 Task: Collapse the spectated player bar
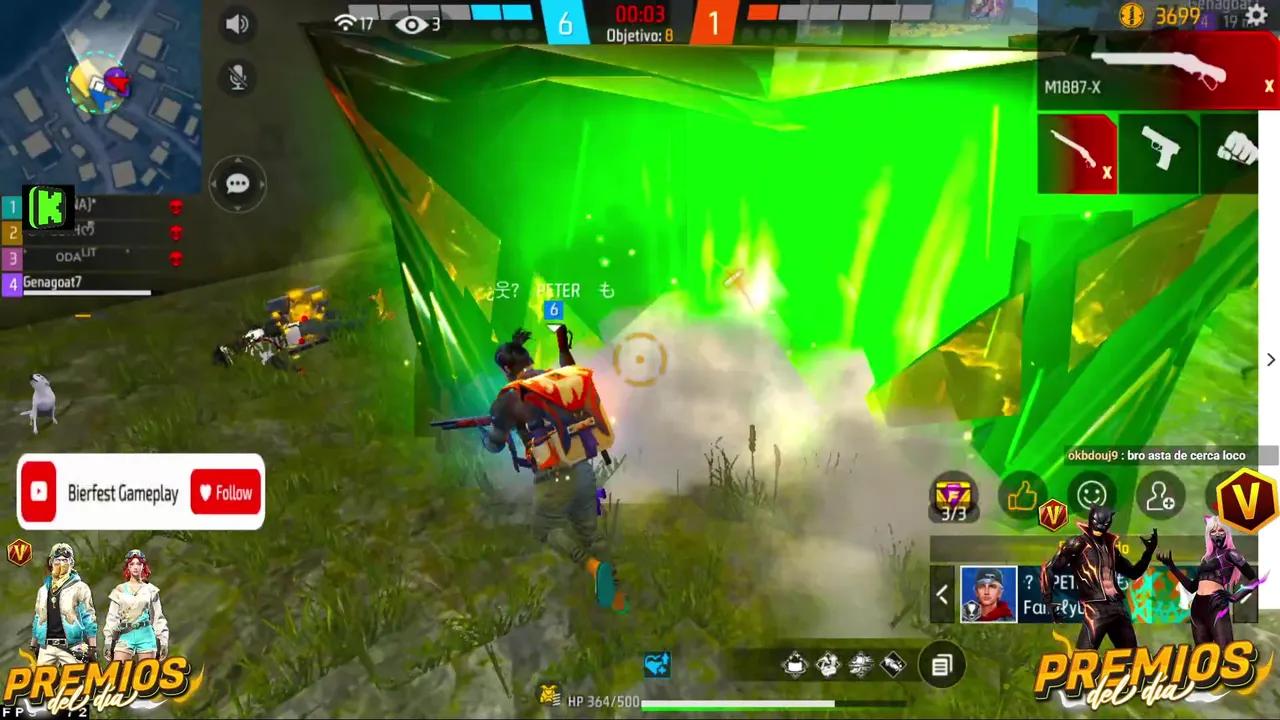(941, 594)
